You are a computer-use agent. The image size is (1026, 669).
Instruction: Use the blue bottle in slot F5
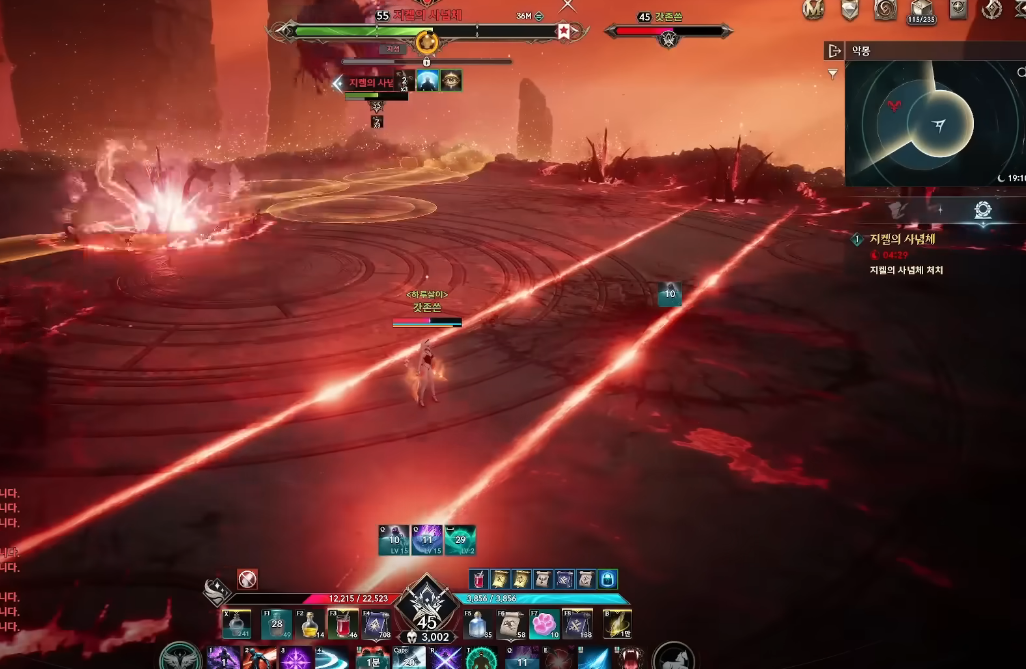pyautogui.click(x=479, y=625)
